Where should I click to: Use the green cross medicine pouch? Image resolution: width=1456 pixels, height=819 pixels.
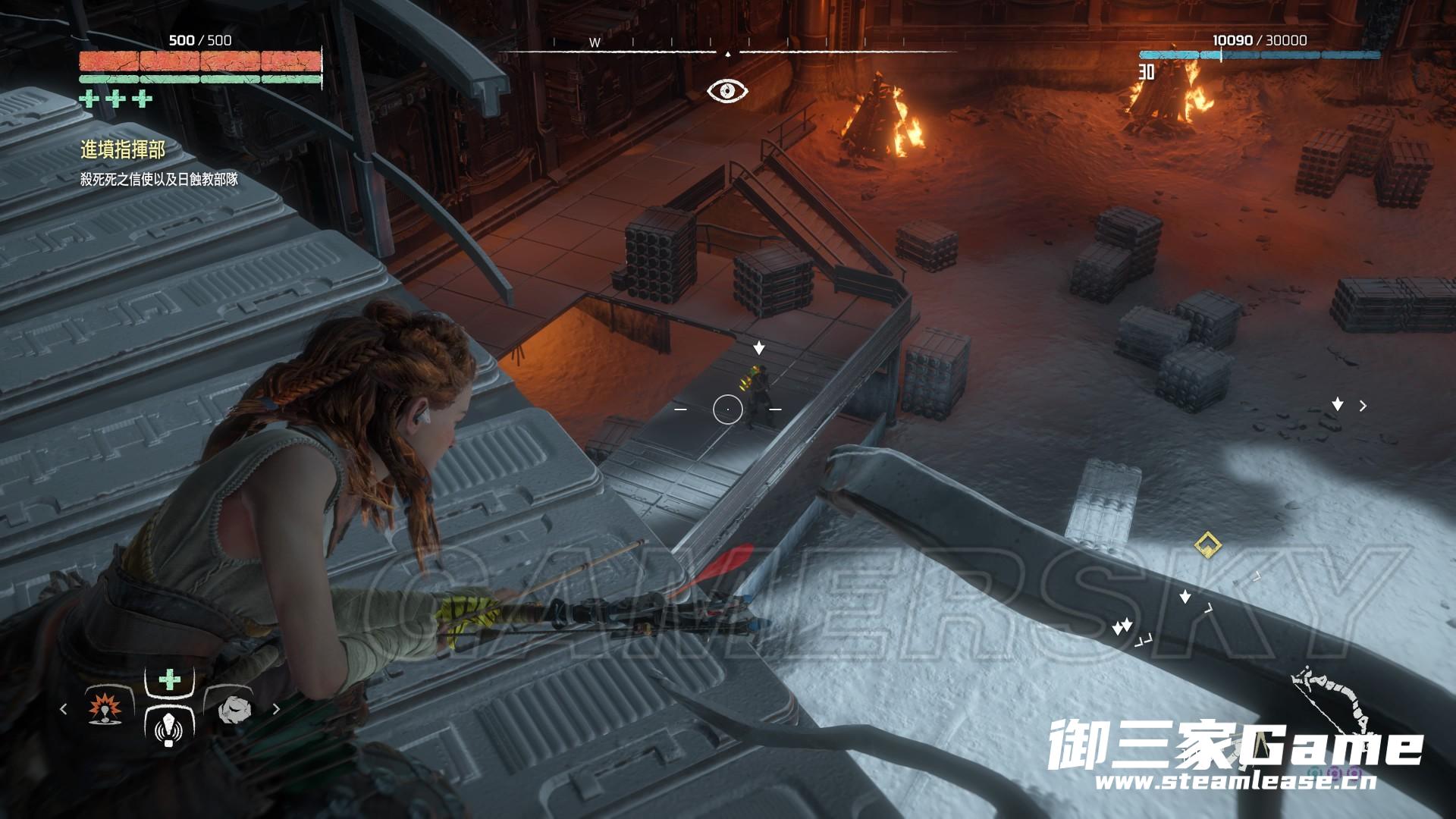[x=169, y=680]
